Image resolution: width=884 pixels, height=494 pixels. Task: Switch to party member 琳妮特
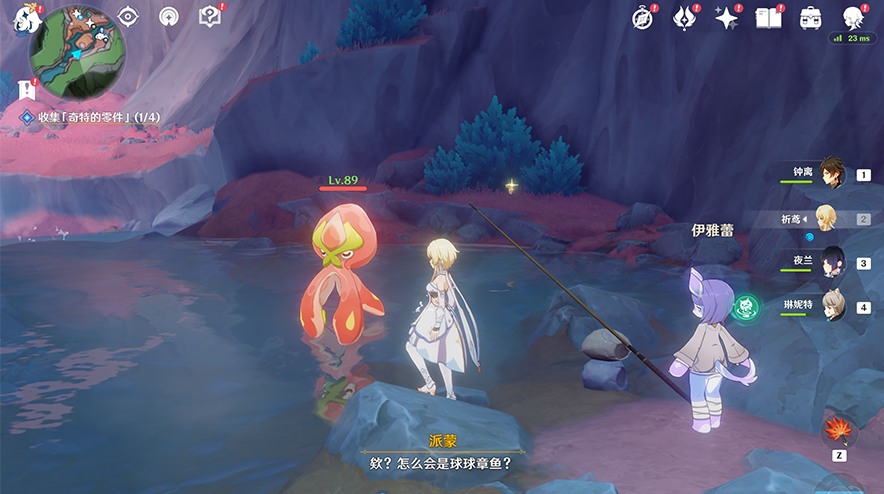(x=832, y=306)
